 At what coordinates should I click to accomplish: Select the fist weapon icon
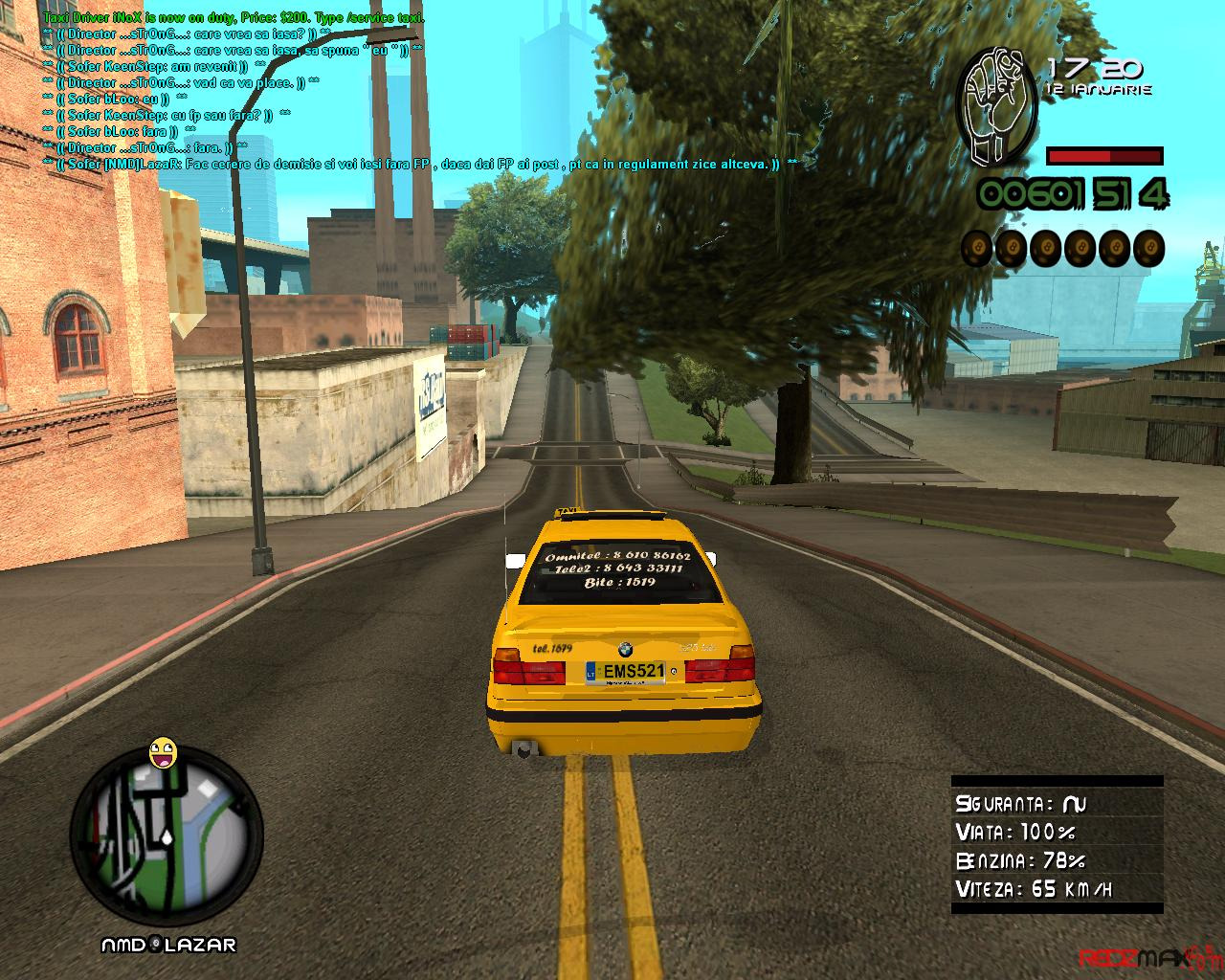pyautogui.click(x=997, y=107)
